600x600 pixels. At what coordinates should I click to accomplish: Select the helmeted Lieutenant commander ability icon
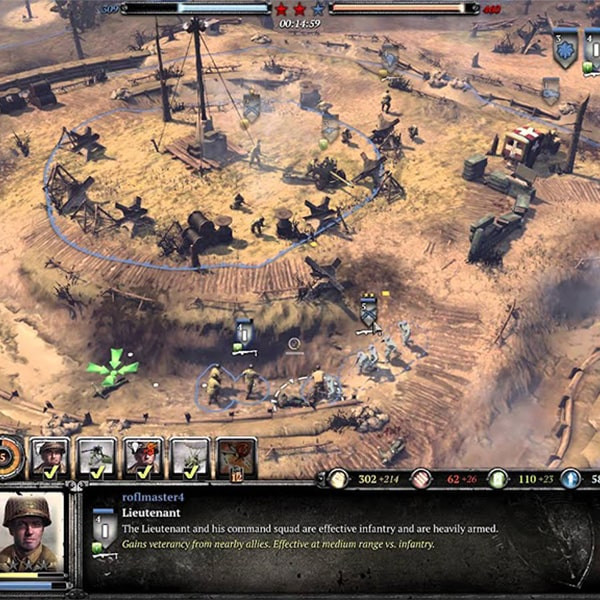(50, 456)
